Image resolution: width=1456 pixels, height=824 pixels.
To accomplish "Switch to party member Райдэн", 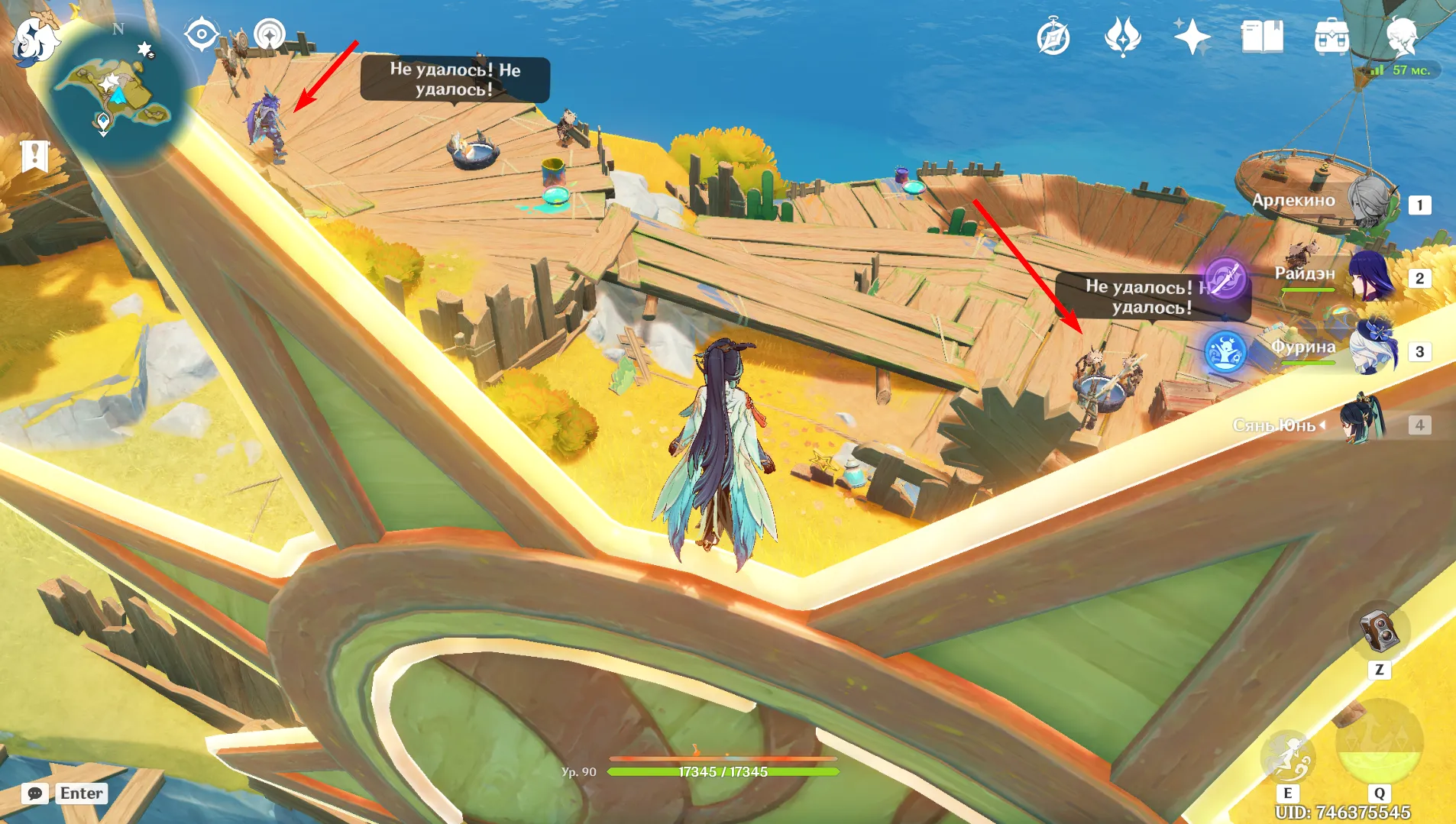I will point(1370,276).
